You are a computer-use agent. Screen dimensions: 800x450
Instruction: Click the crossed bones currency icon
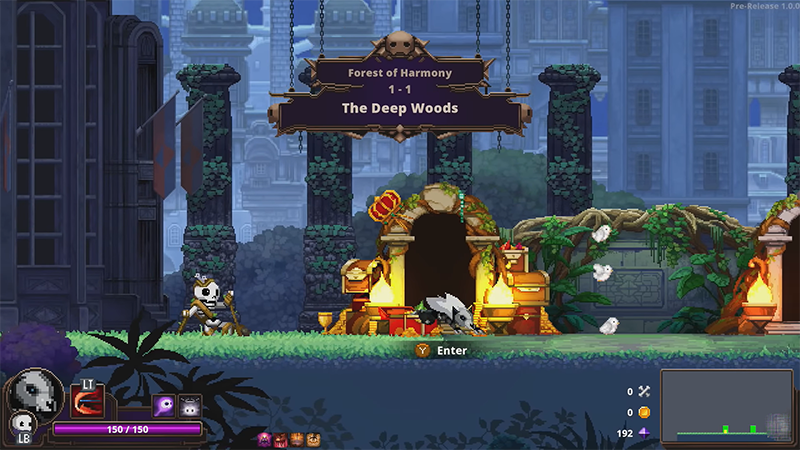[644, 392]
